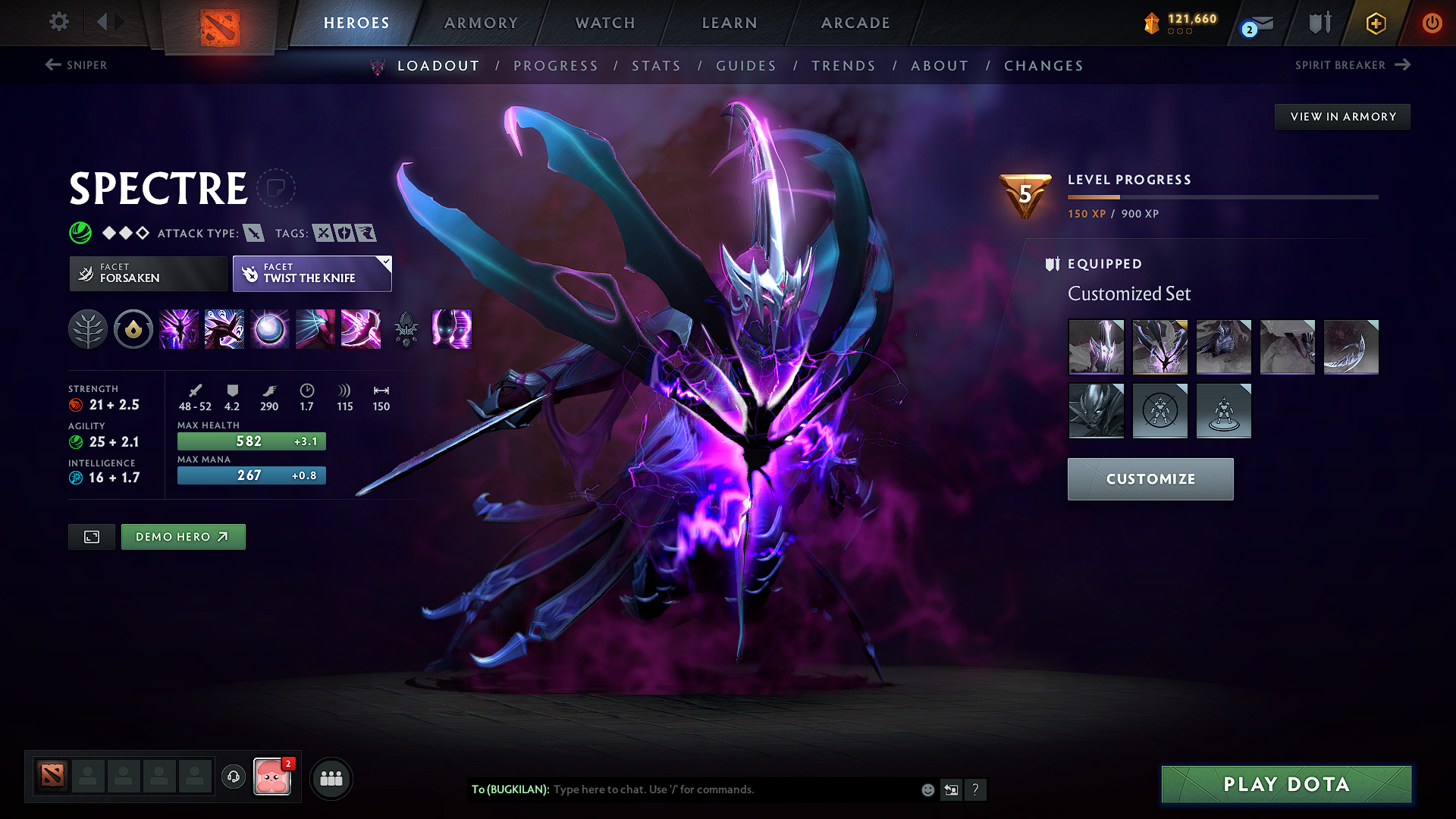Expand the hero model fullscreen view
1456x819 pixels.
[x=91, y=536]
